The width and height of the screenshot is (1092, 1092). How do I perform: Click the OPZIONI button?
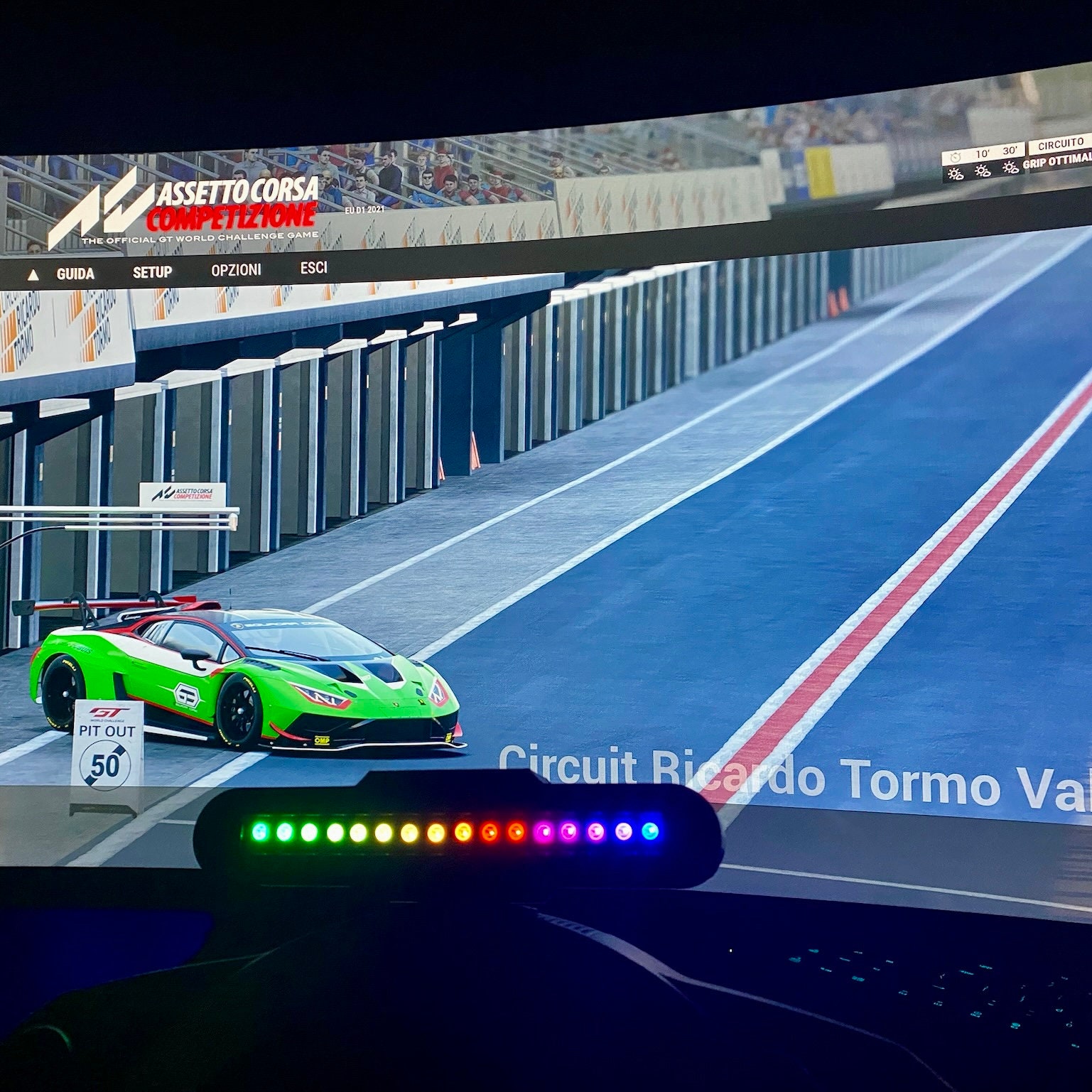236,271
